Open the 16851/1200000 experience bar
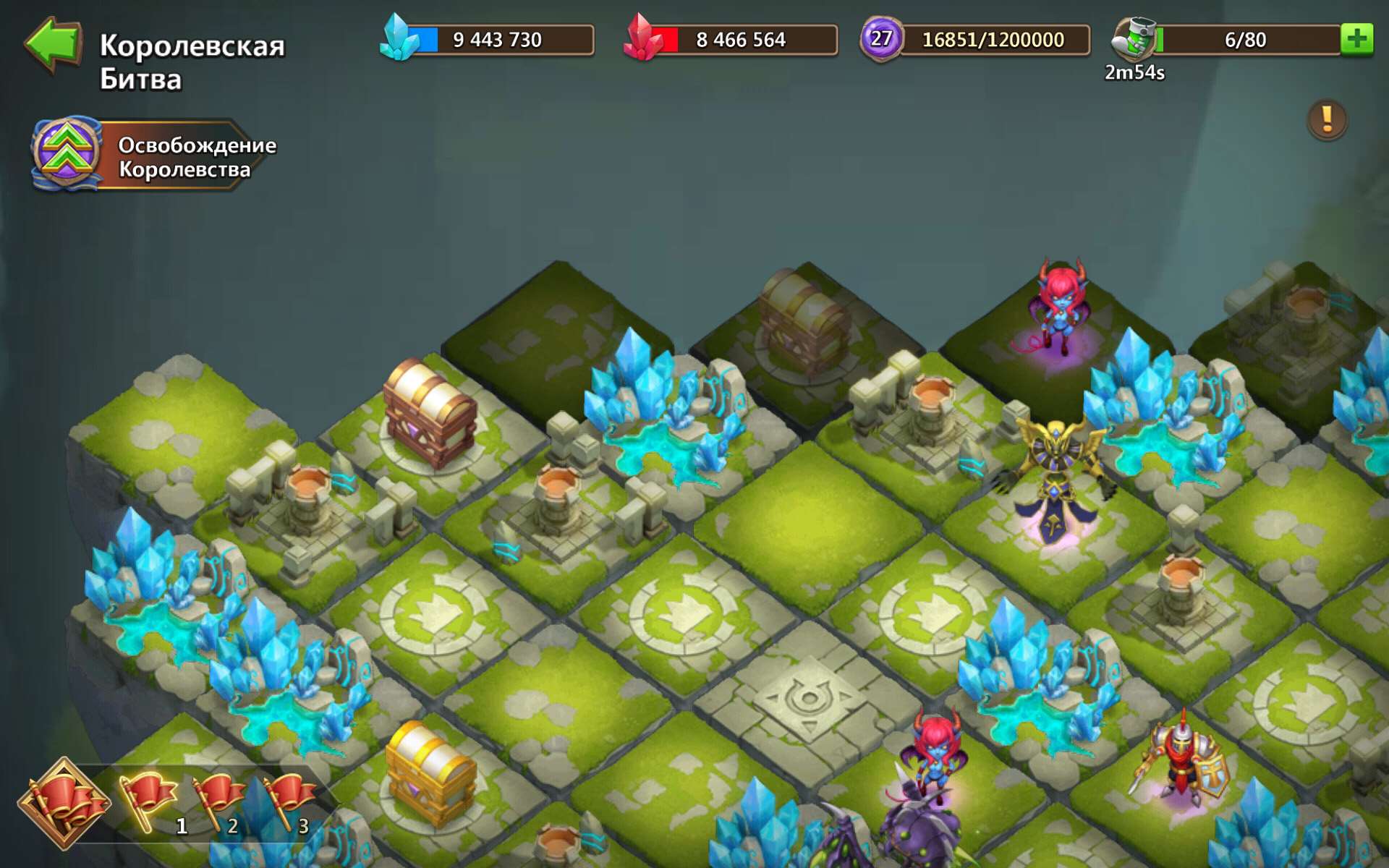Screen dimensions: 1389x868 coord(984,40)
